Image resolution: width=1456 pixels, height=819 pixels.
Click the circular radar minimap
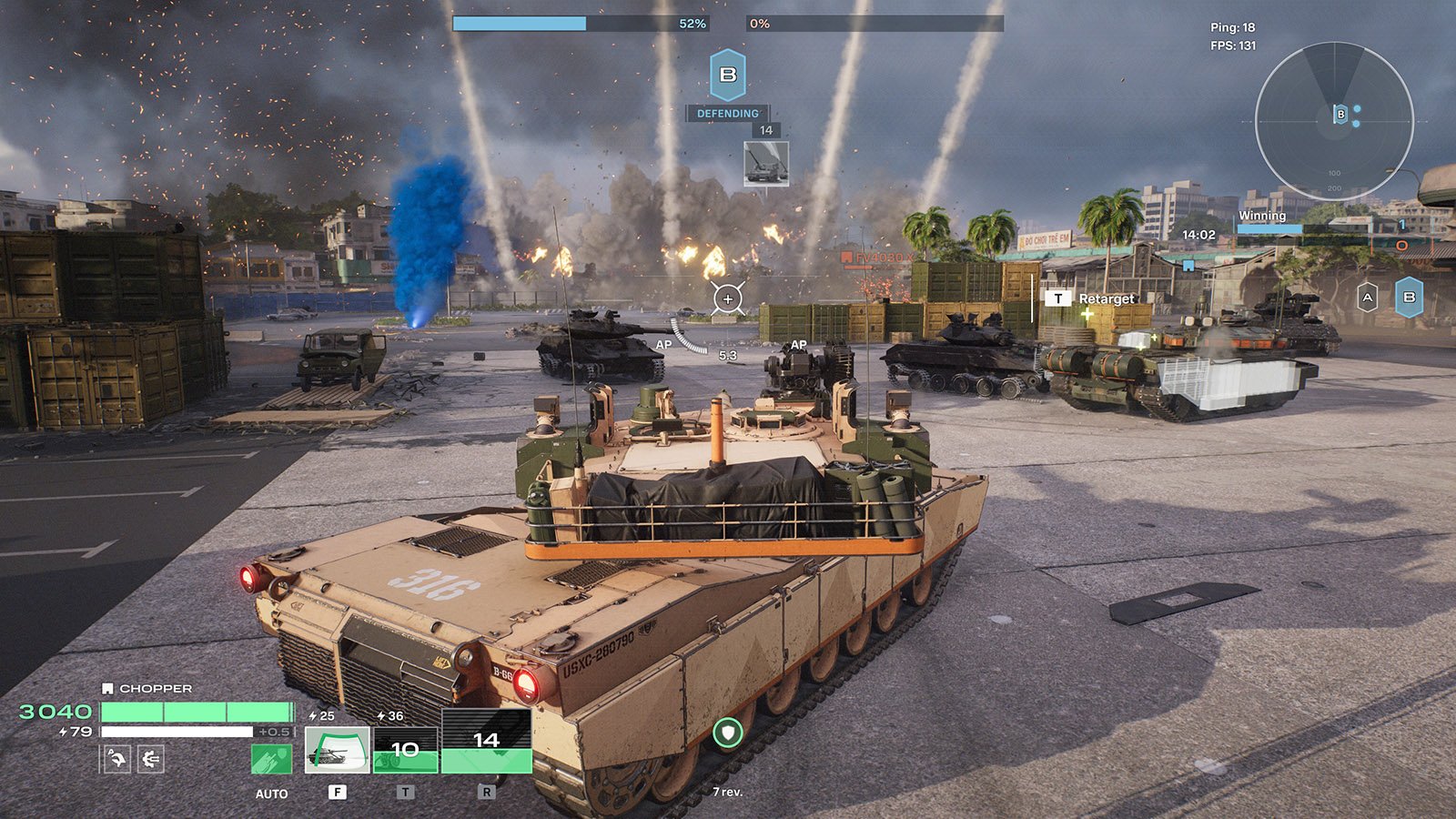(1333, 121)
